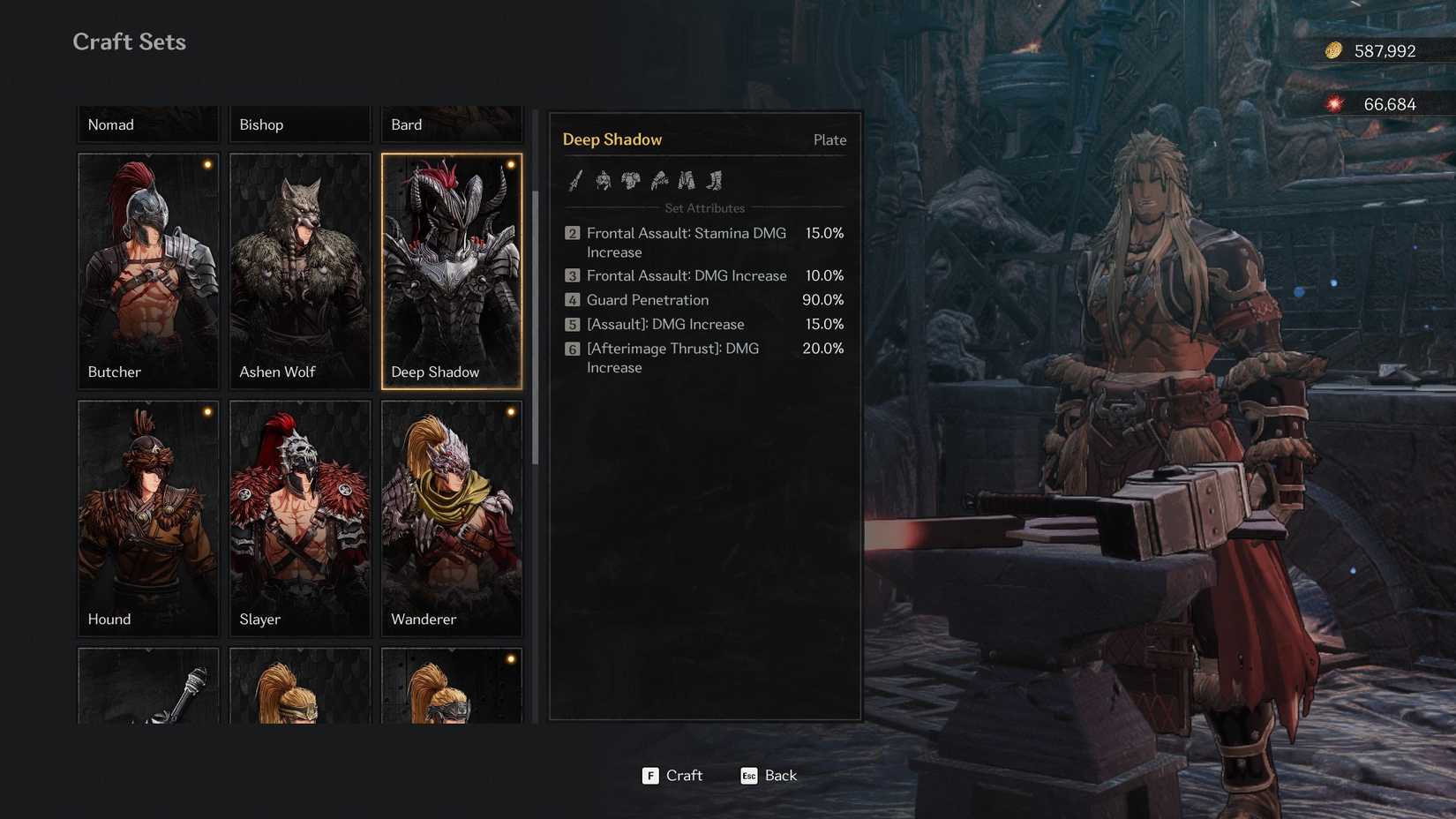Image resolution: width=1456 pixels, height=819 pixels.
Task: Click the chest armor piece icon
Action: (632, 181)
